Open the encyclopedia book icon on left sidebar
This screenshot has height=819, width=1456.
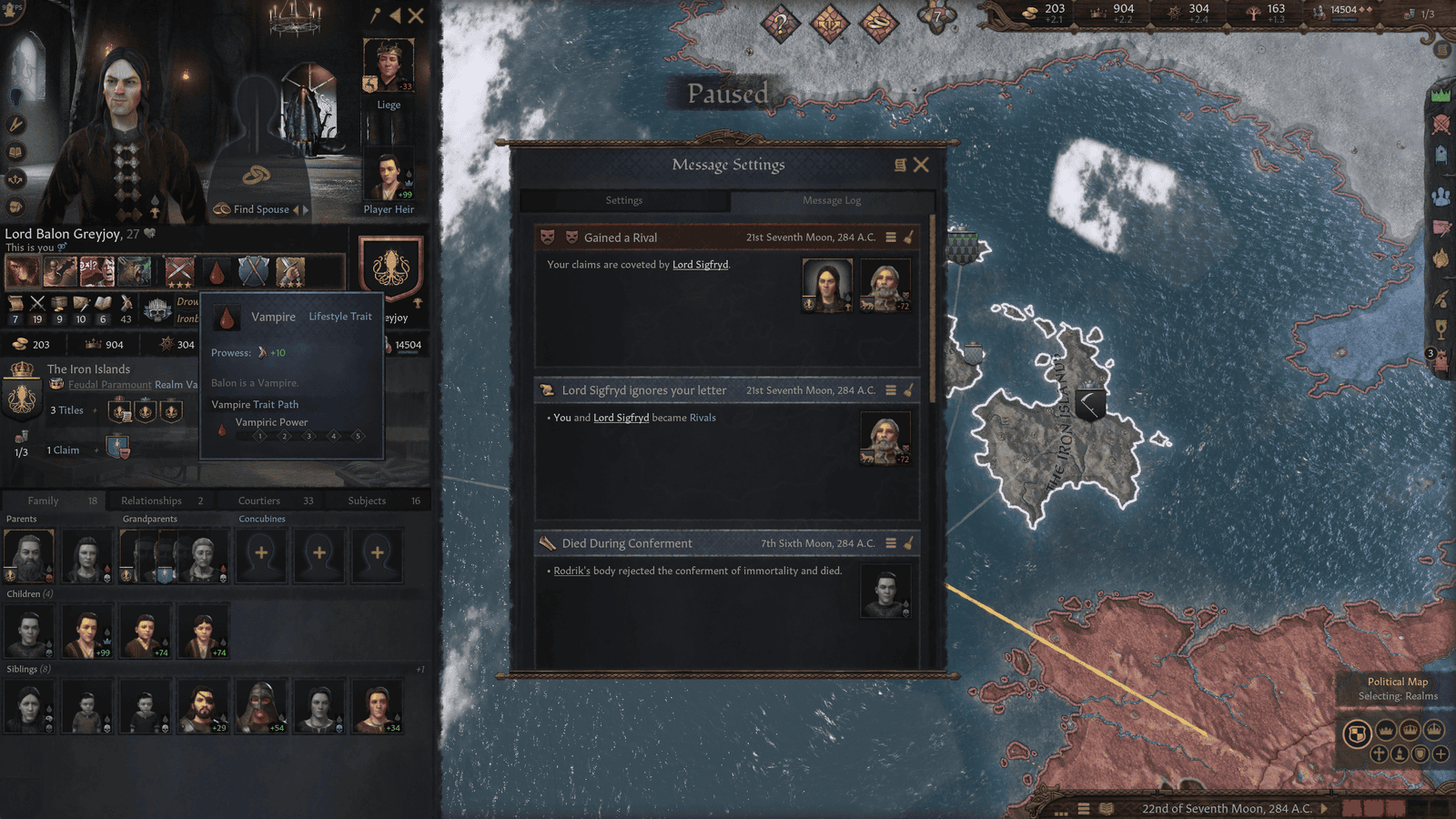(x=17, y=152)
